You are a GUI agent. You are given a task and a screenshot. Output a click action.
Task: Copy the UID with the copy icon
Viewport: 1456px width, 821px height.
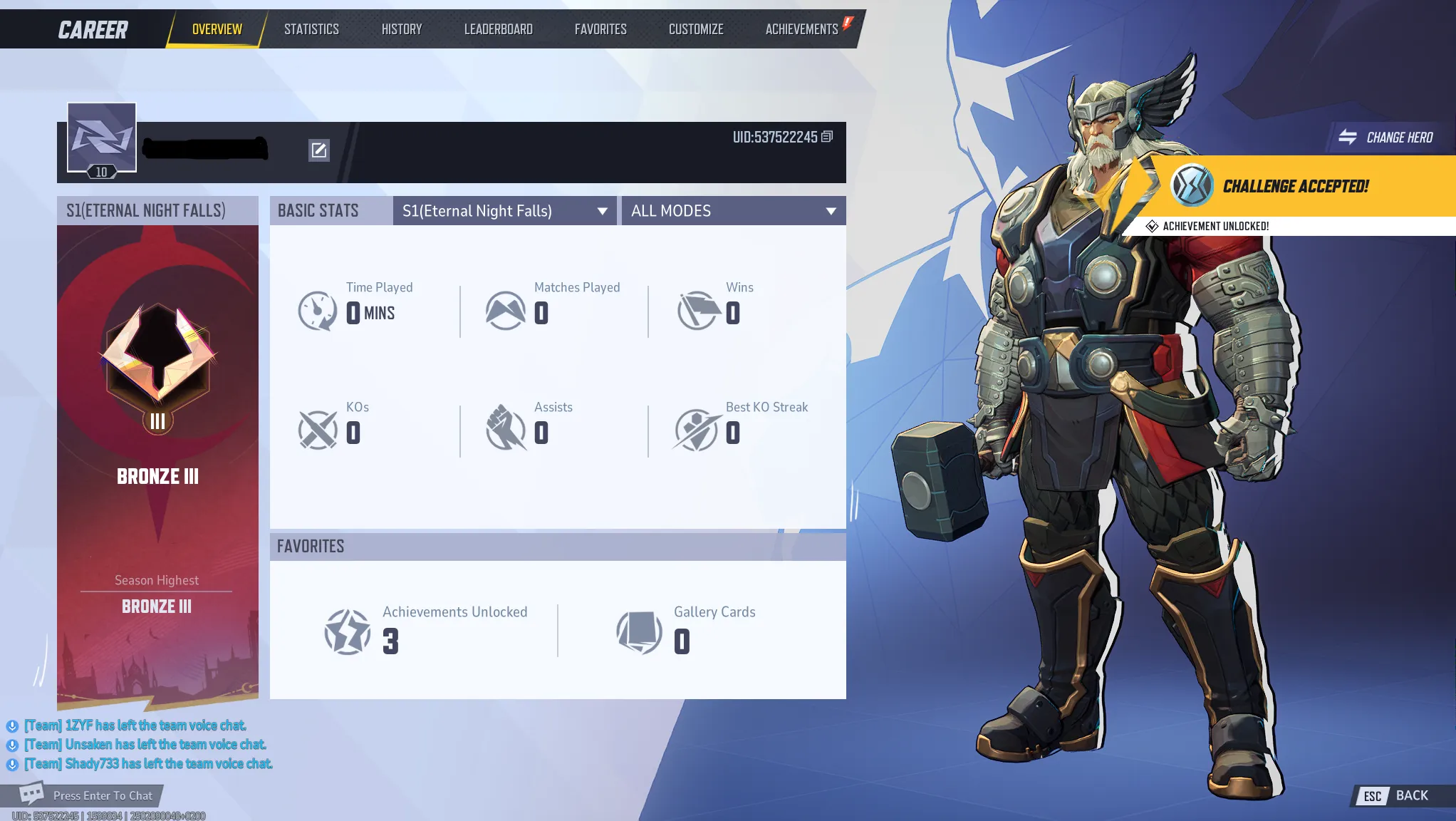[827, 136]
